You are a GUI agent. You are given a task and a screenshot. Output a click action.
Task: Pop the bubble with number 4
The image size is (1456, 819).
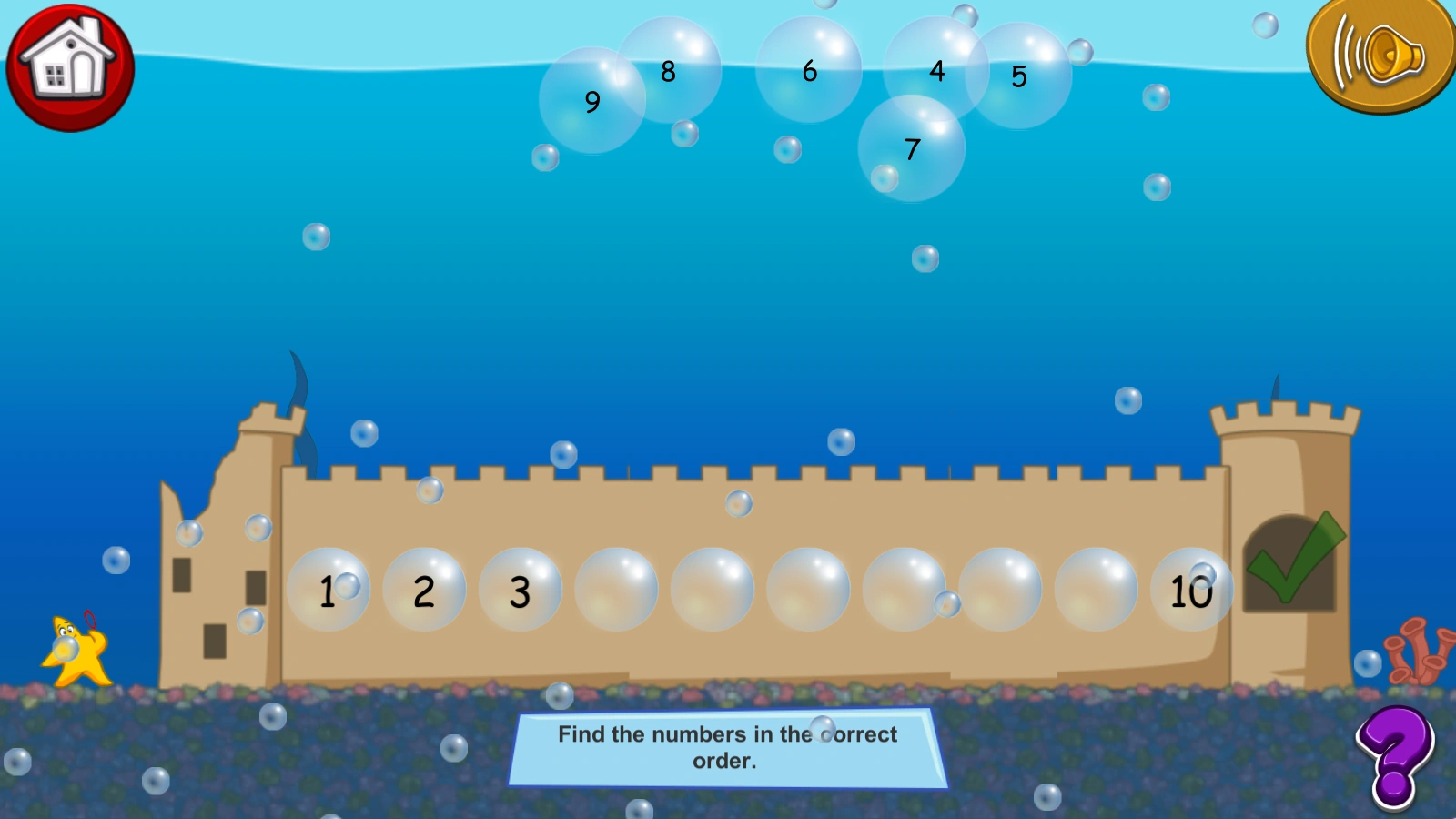point(936,71)
